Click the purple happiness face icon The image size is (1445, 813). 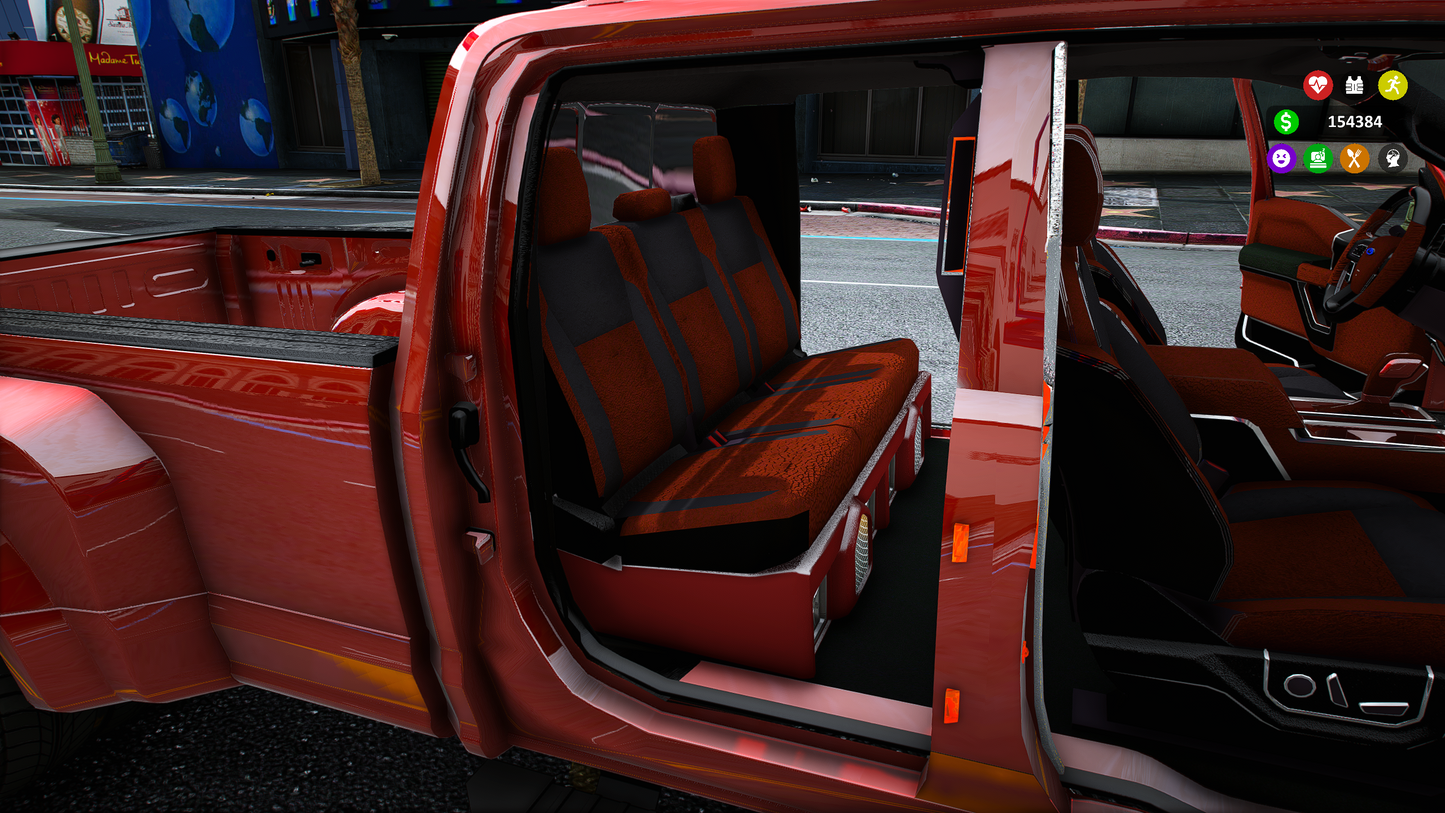coord(1282,159)
